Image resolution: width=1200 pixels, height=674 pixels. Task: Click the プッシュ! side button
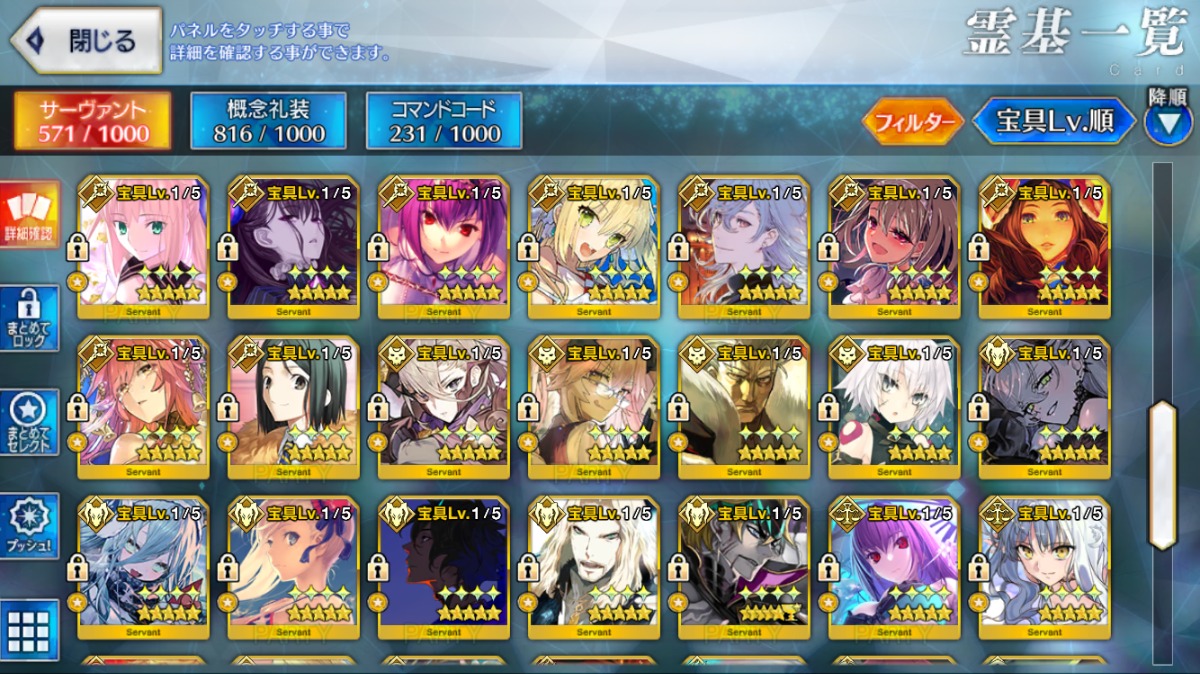click(30, 526)
